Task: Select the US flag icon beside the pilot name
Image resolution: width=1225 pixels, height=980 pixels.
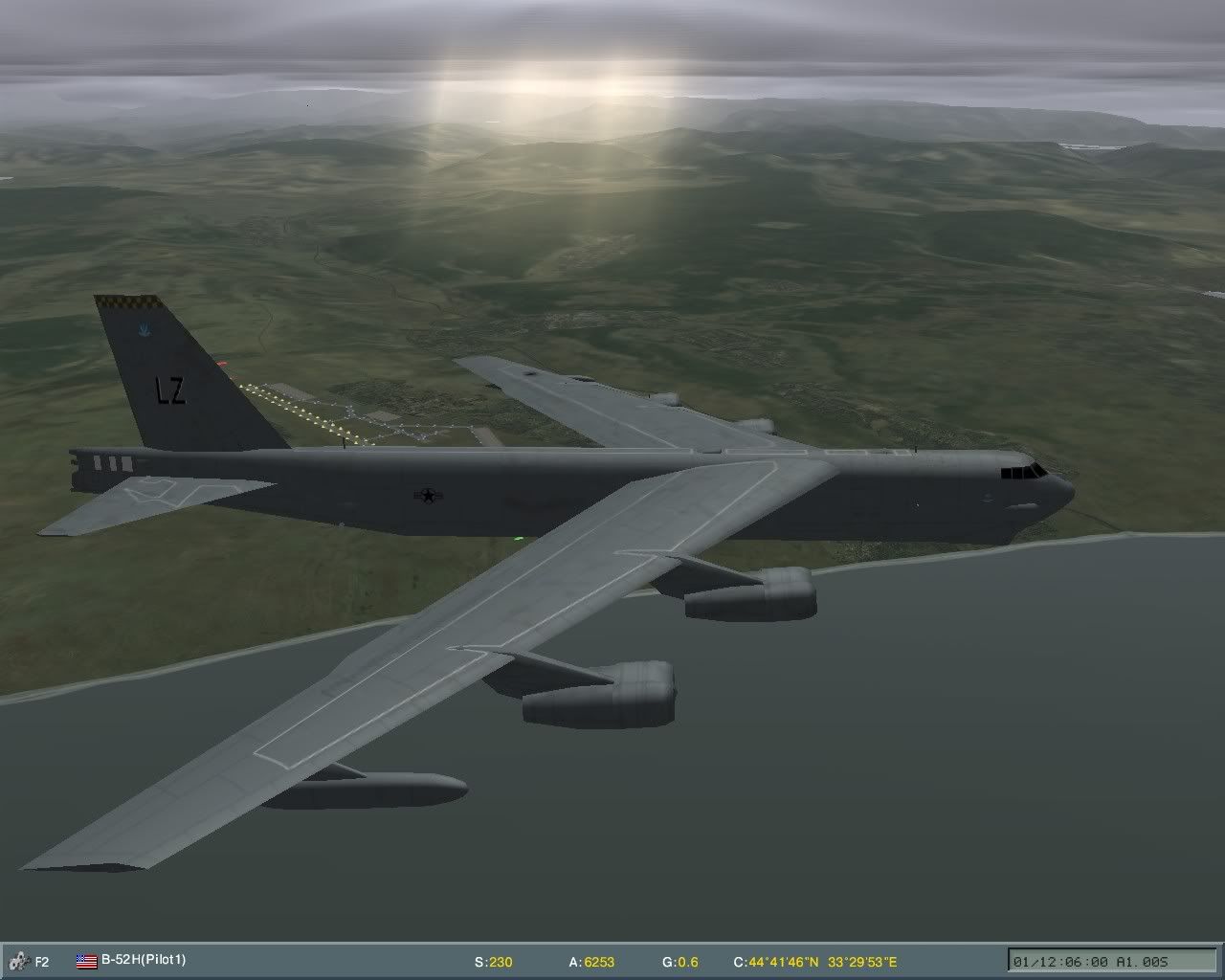Action: click(x=84, y=958)
